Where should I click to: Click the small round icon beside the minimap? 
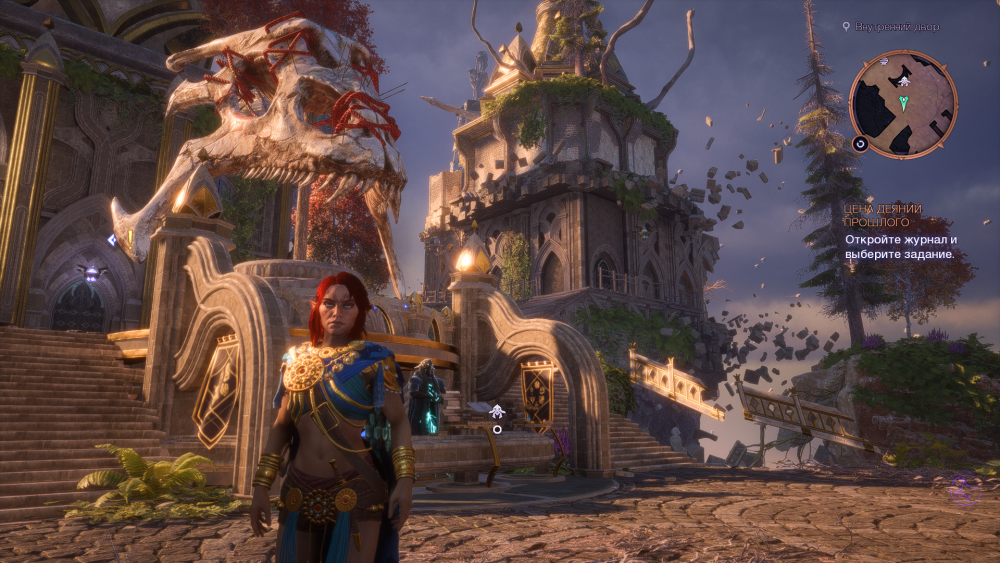tap(860, 144)
